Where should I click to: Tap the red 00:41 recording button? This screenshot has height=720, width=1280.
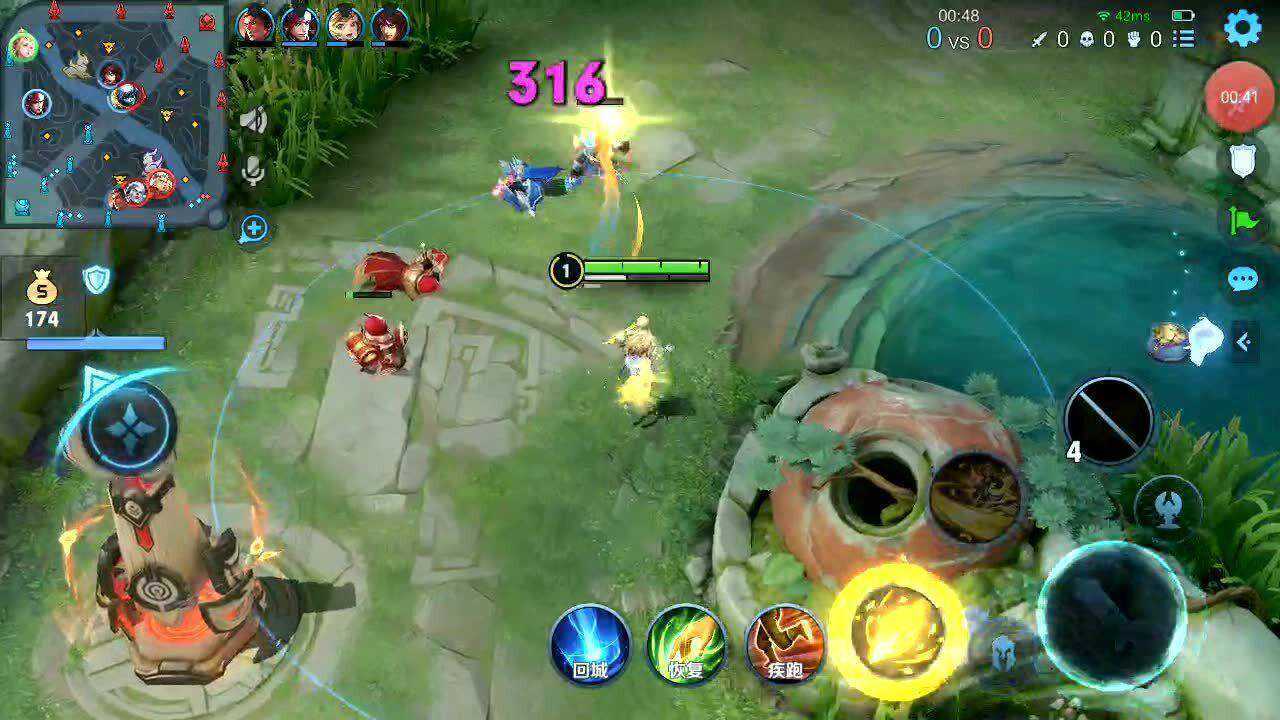pos(1239,97)
